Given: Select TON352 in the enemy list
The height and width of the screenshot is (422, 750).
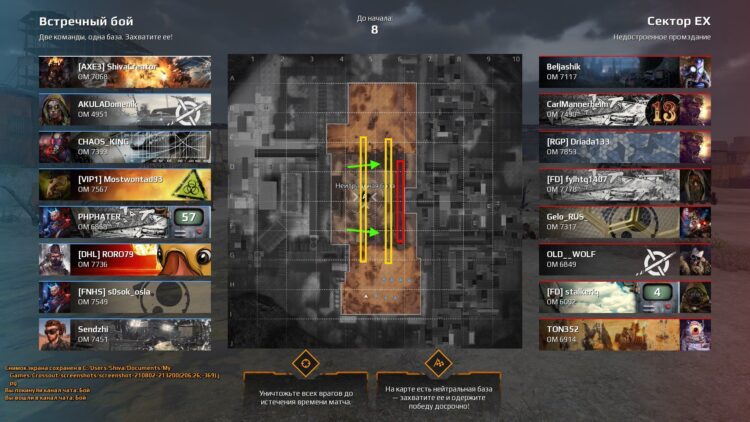Looking at the screenshot, I should (x=624, y=334).
